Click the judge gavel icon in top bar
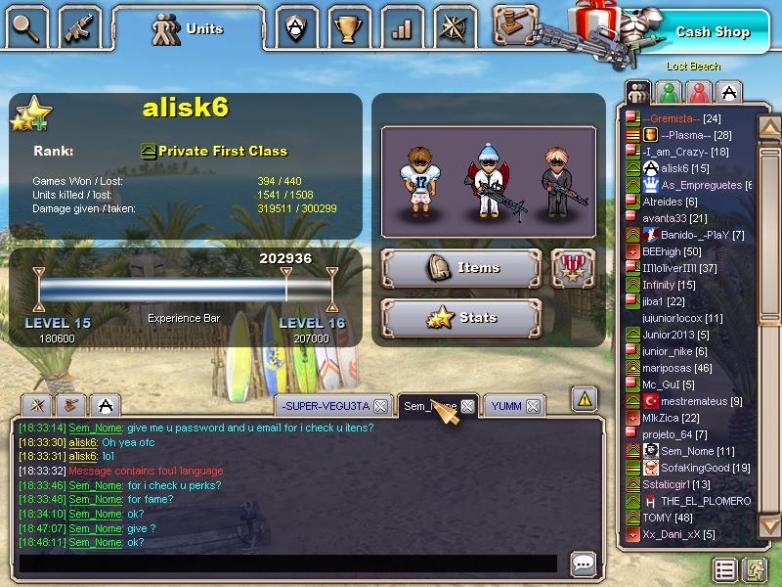The image size is (782, 587). pos(515,24)
